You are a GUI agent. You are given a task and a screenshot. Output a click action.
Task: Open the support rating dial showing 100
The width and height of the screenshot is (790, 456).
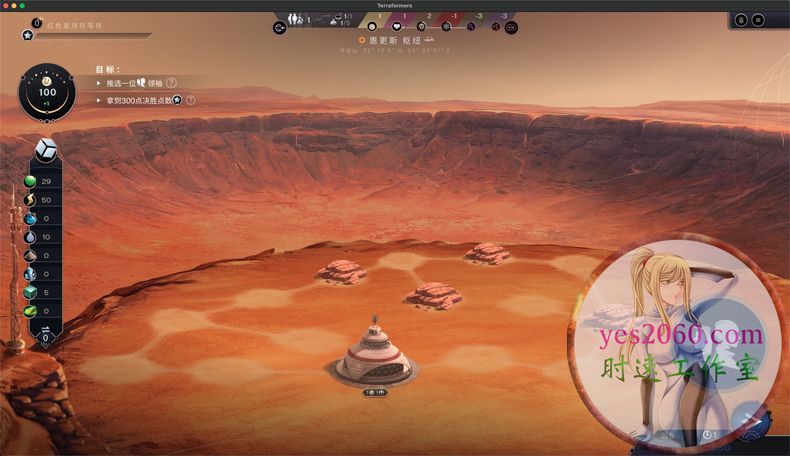47,90
